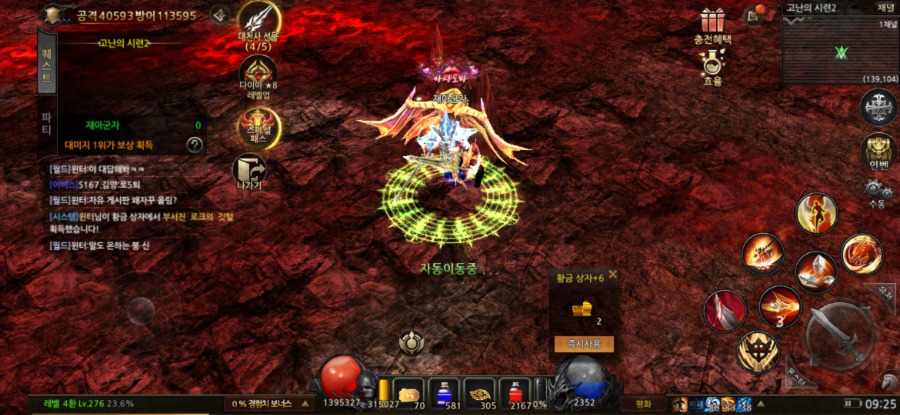Click the 평화 peace mode button
900x415 pixels.
(642, 404)
